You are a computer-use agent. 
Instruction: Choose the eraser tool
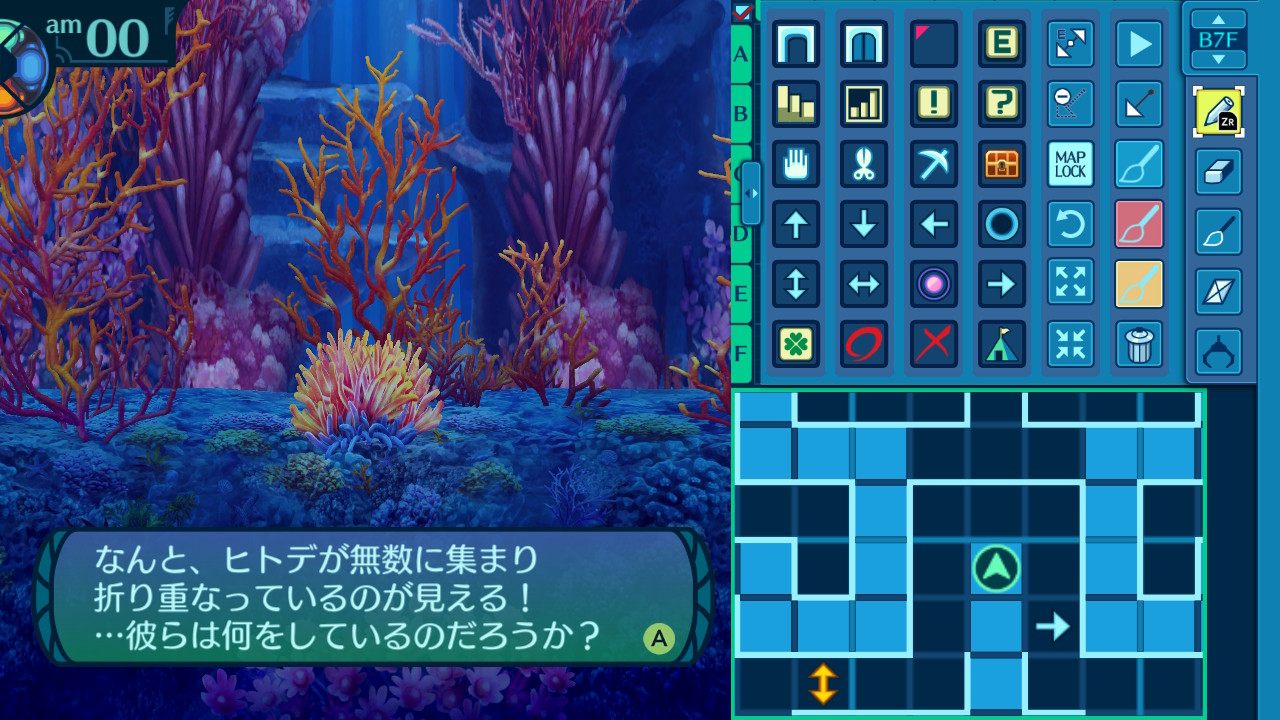tap(1218, 172)
